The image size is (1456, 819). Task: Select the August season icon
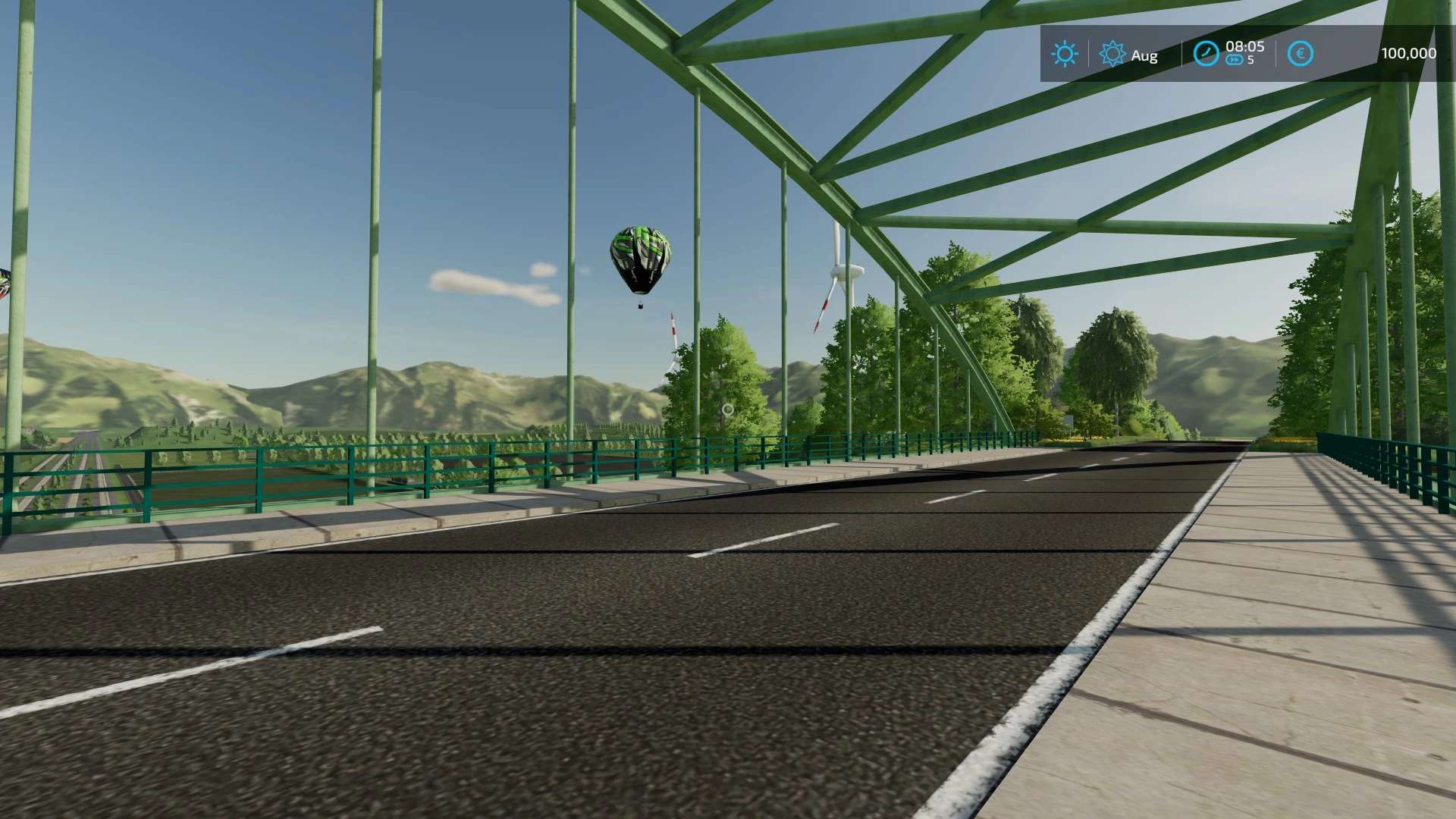click(1112, 54)
